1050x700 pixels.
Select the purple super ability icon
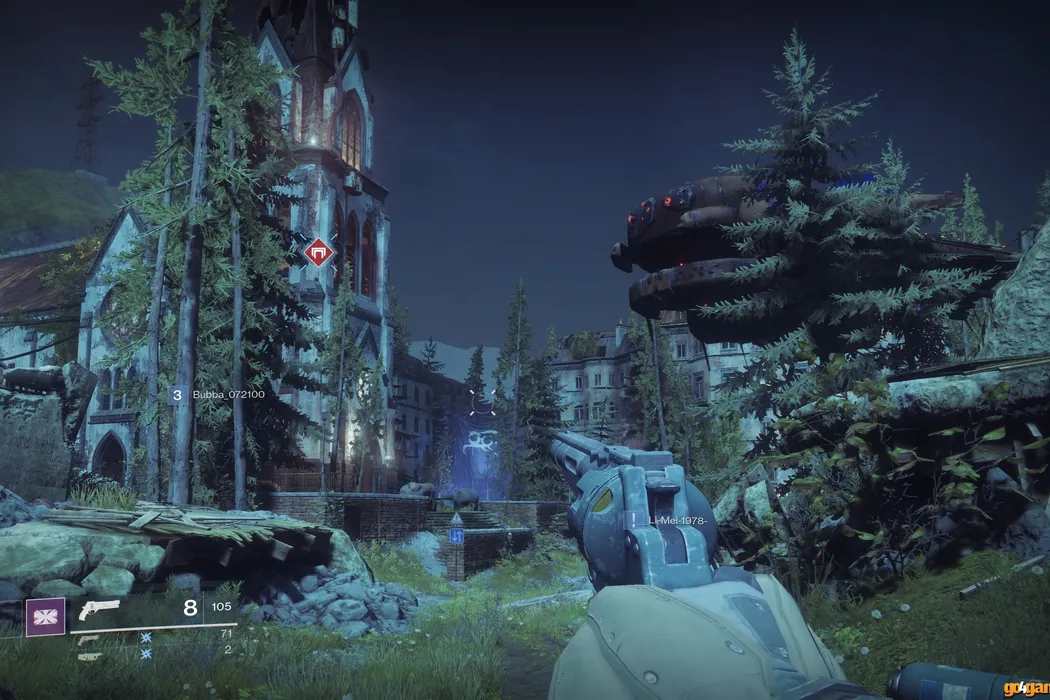45,617
